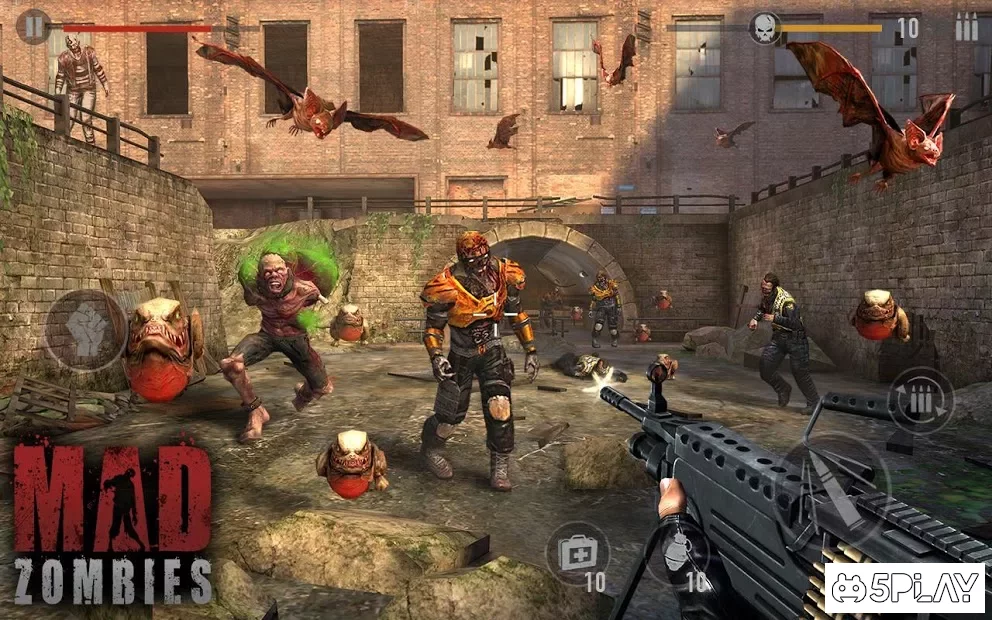The width and height of the screenshot is (992, 620).
Task: Throw a grenade with the grenade button
Action: [x=676, y=552]
